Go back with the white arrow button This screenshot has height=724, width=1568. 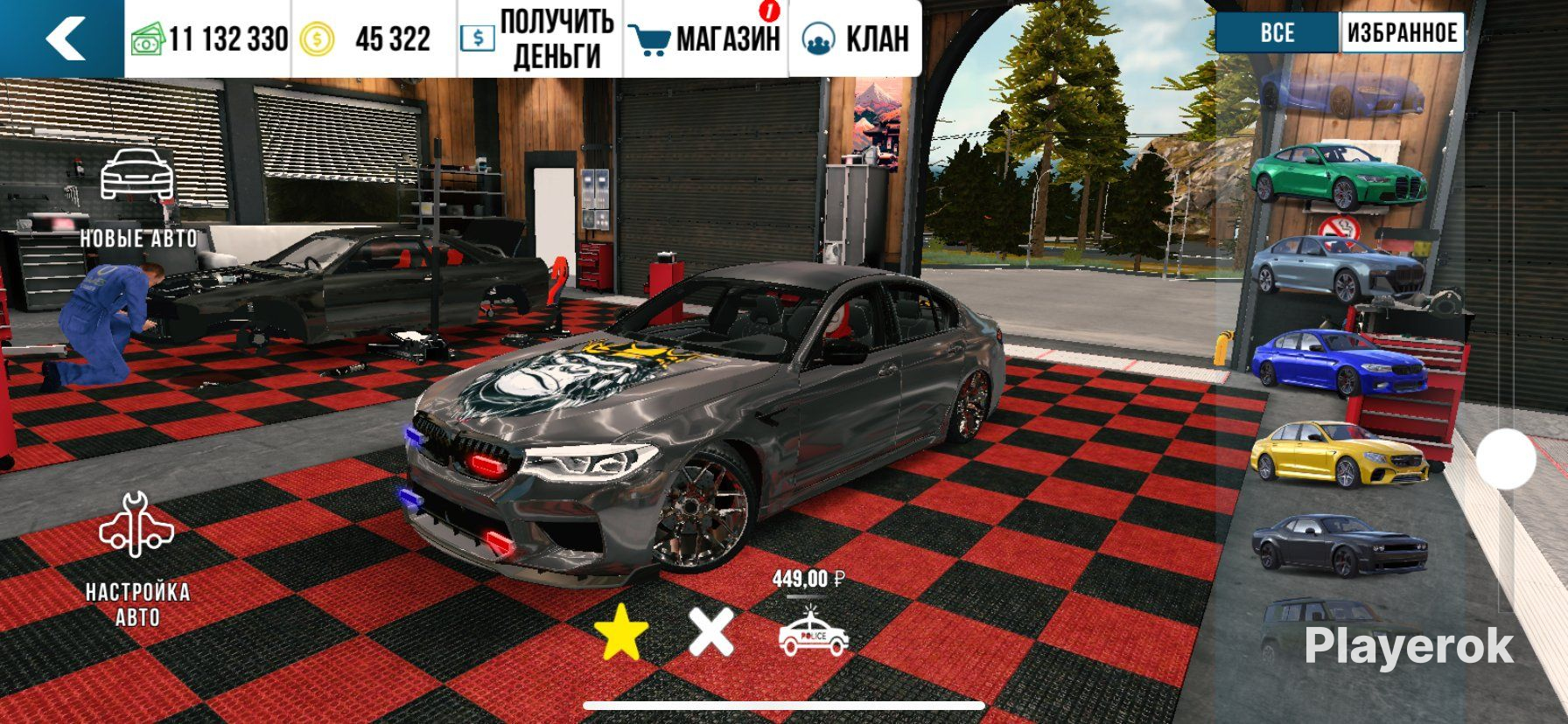tap(63, 38)
